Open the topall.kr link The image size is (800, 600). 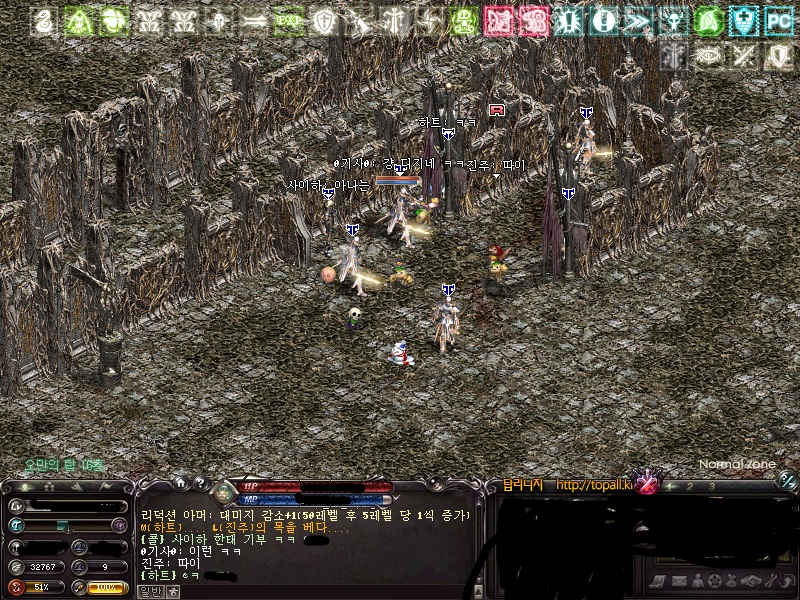[x=593, y=485]
